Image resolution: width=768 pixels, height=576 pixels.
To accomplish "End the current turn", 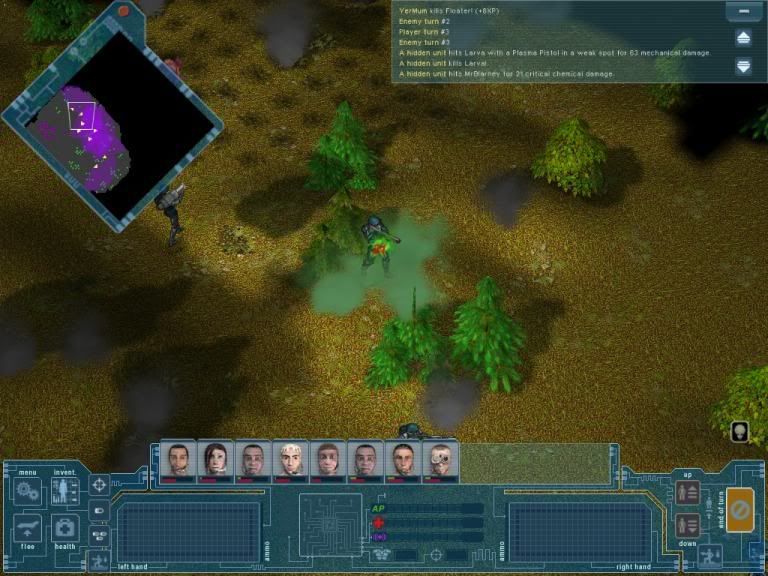I will 741,510.
